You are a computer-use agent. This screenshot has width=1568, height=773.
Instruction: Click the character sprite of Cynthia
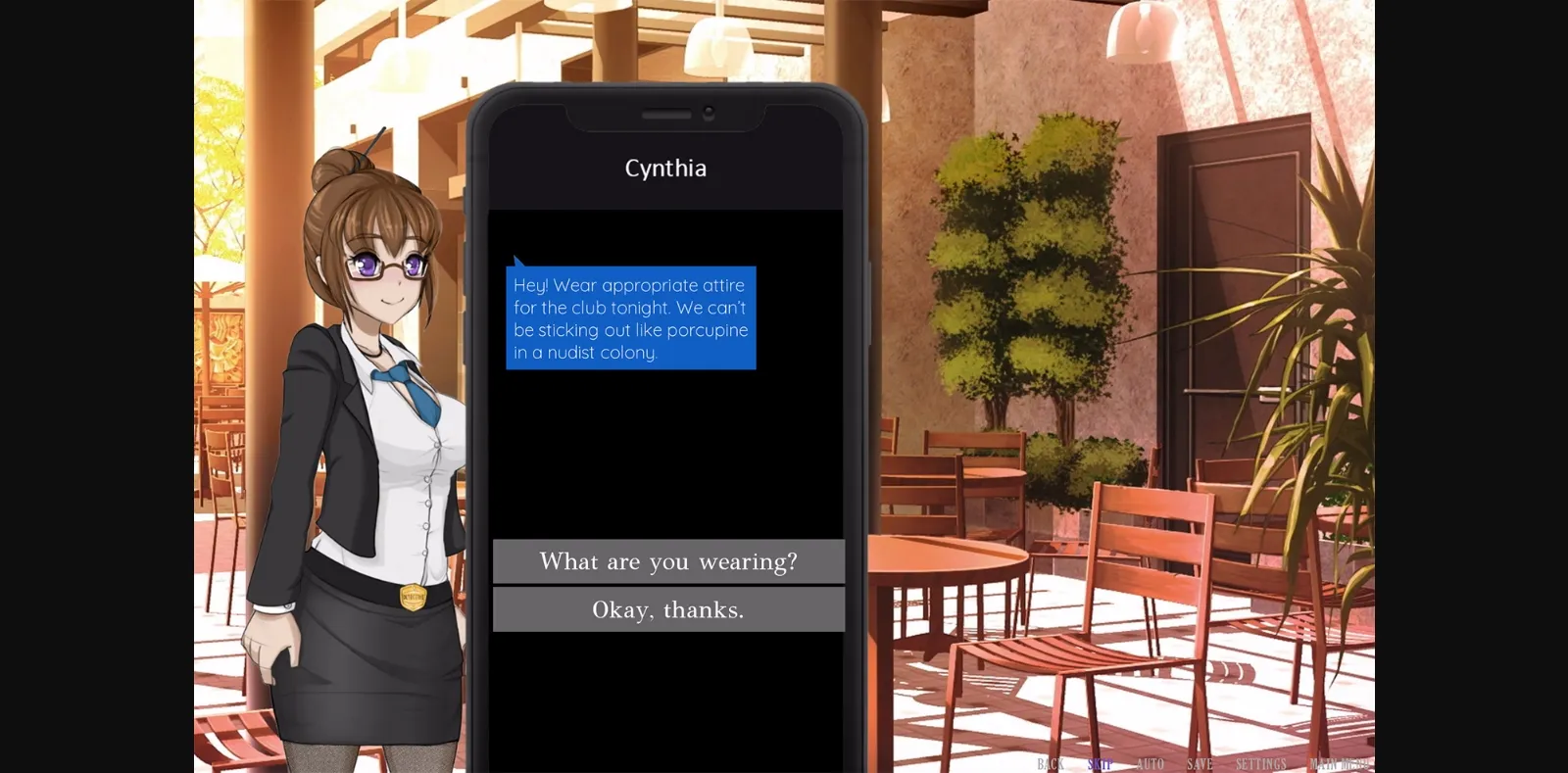coord(363,441)
